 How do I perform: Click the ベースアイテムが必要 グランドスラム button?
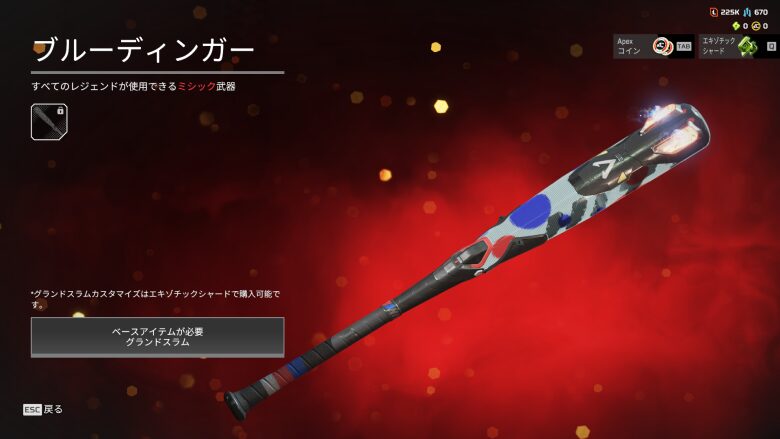157,336
